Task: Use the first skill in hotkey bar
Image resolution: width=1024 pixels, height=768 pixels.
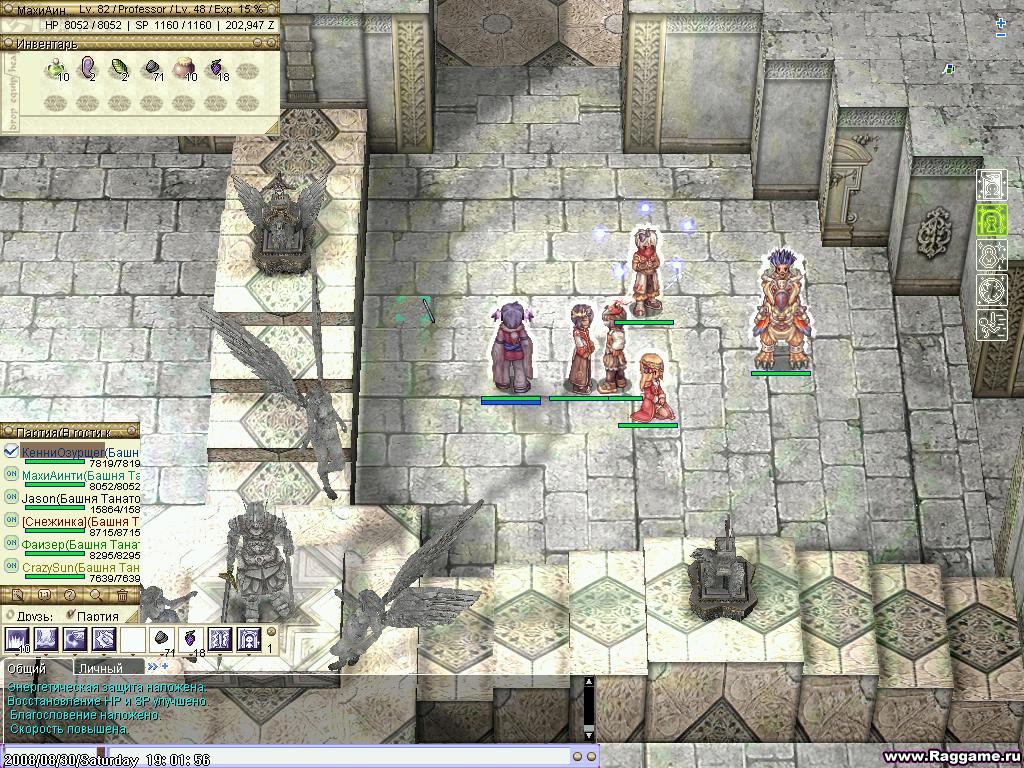Action: point(18,639)
